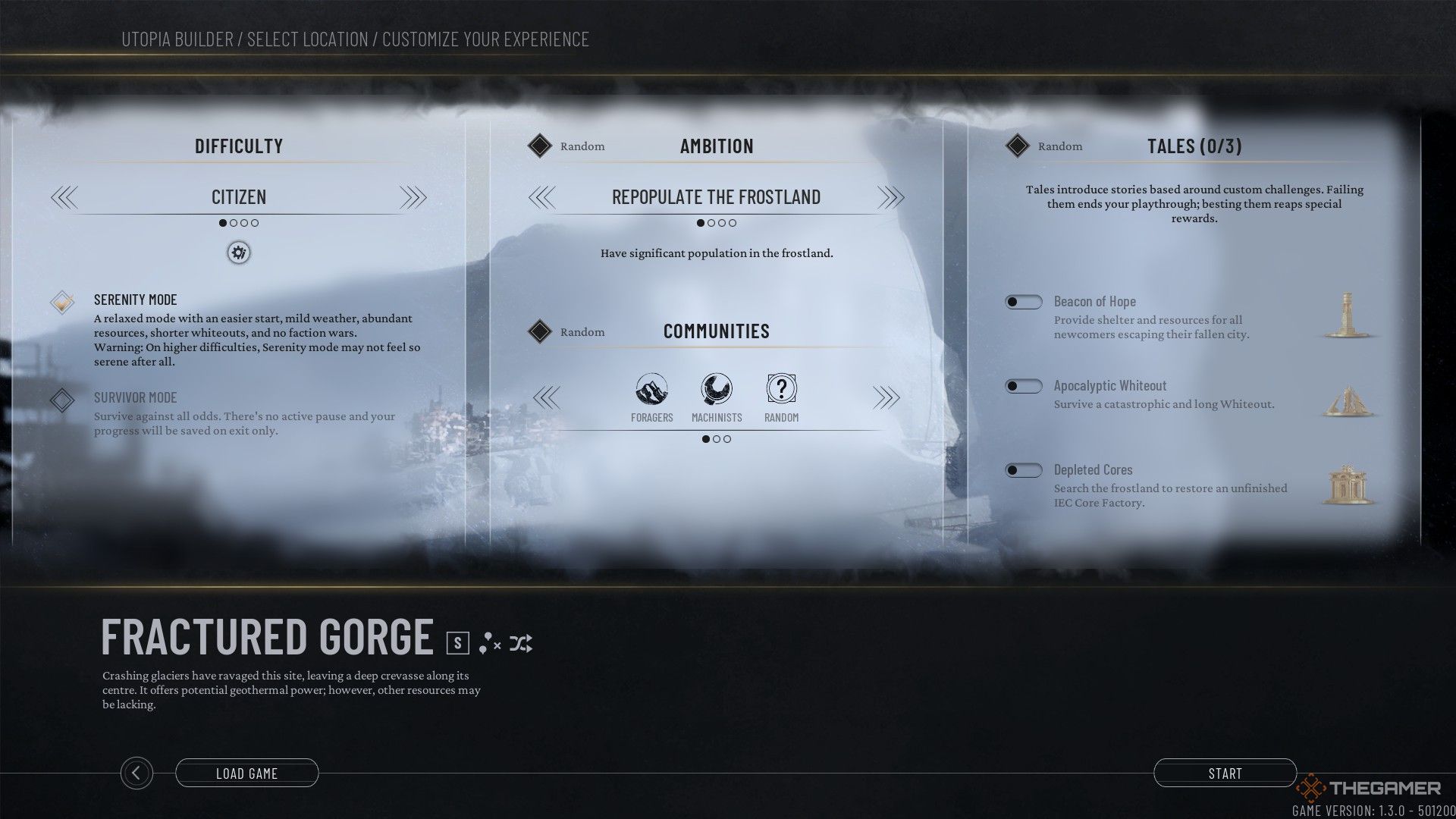Image resolution: width=1456 pixels, height=819 pixels.
Task: Toggle the Beacon of Hope tale
Action: 1023,302
